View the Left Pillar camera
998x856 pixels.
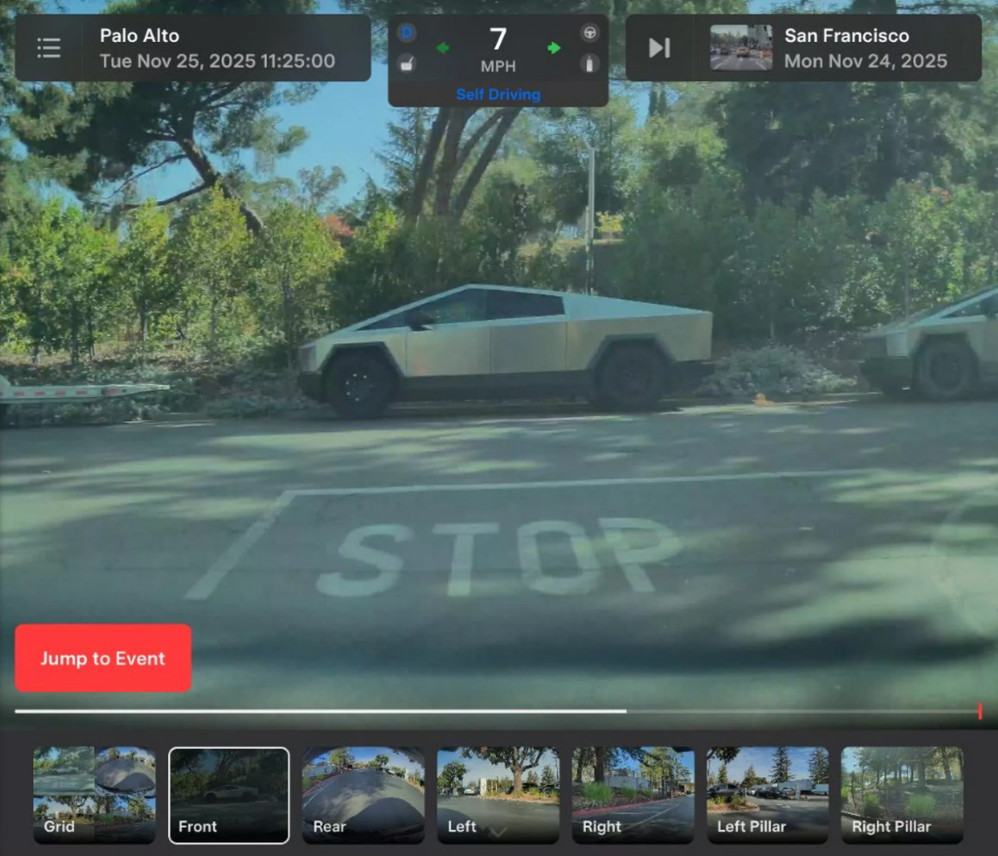pyautogui.click(x=767, y=795)
